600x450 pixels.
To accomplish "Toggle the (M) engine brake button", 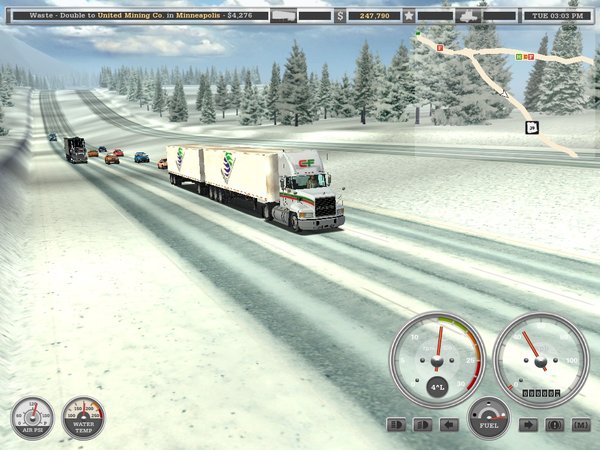I will pyautogui.click(x=581, y=424).
